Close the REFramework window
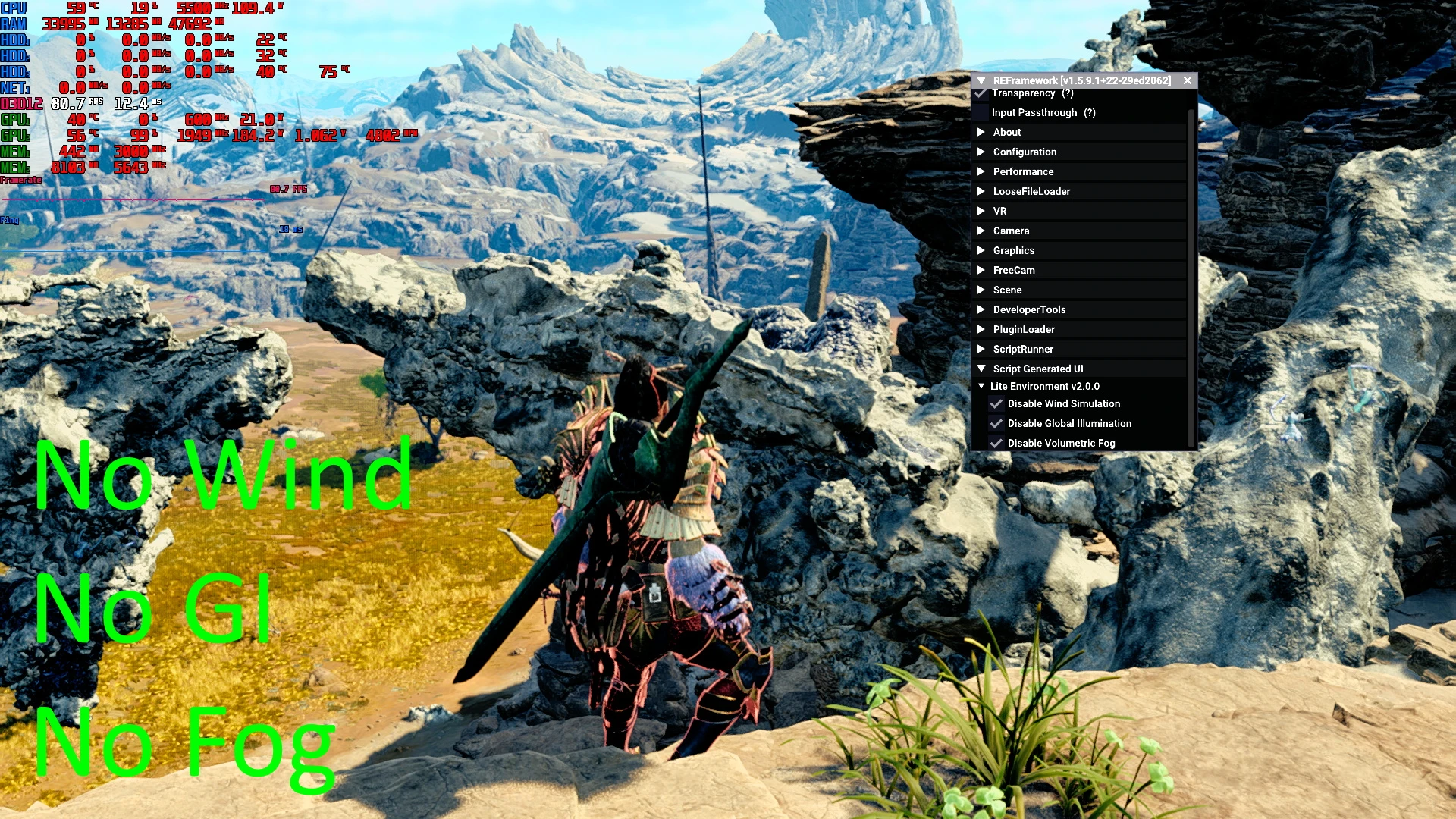Screen dimensions: 1456x819 click(x=1188, y=80)
